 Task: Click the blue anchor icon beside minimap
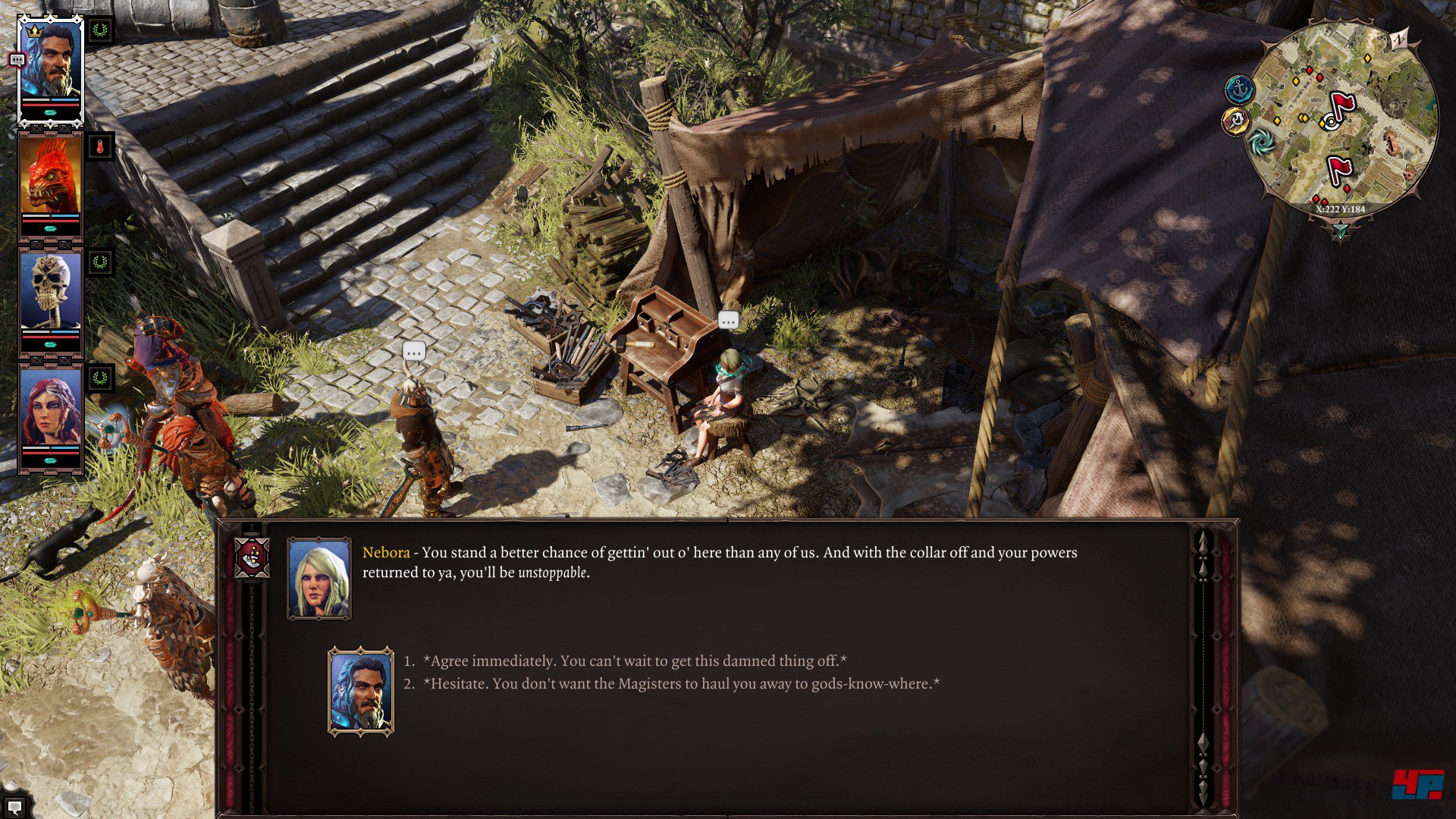(1240, 90)
